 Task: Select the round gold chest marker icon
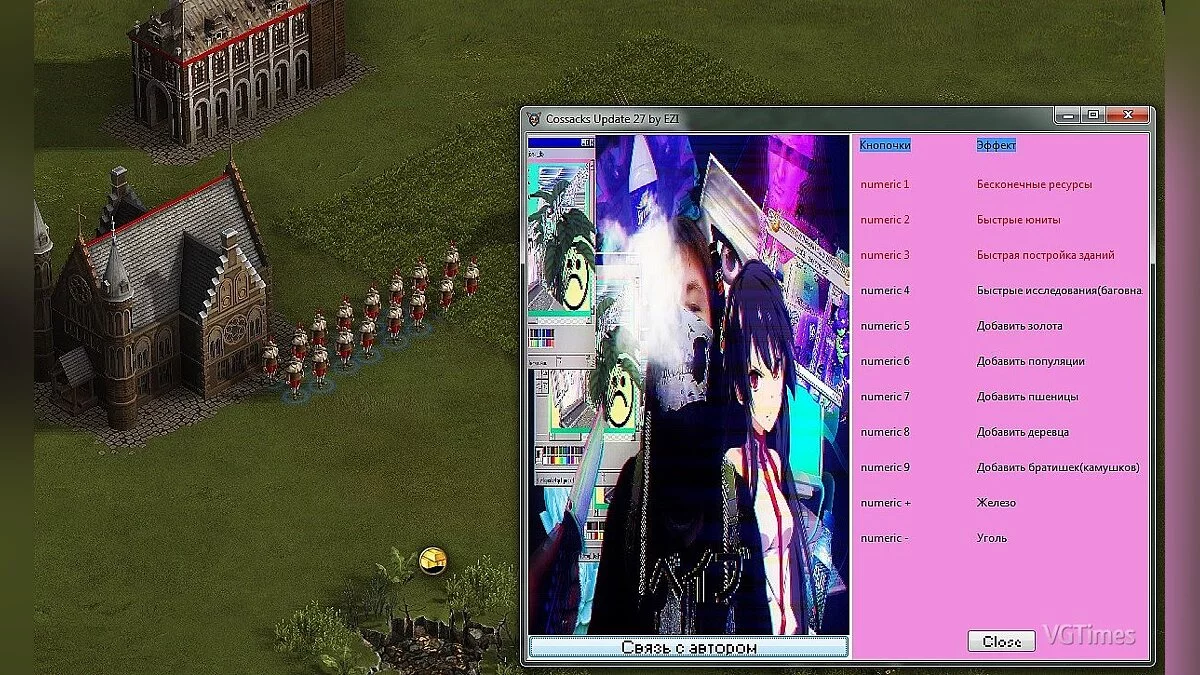point(433,560)
